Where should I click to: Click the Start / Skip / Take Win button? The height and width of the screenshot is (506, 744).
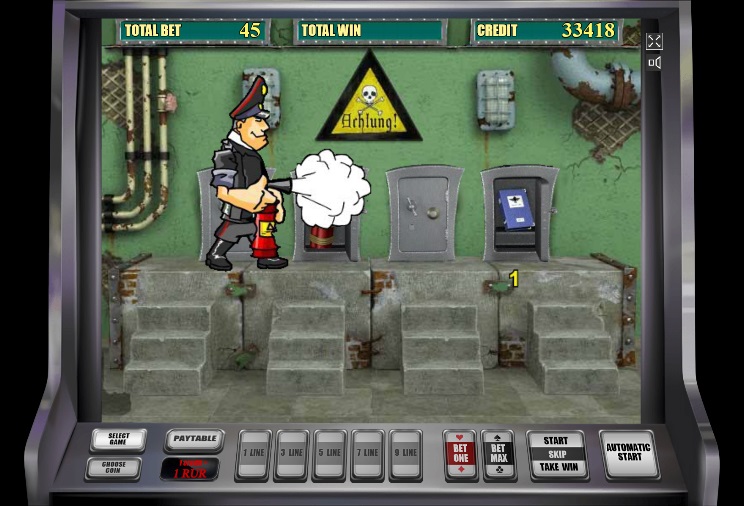pos(556,454)
